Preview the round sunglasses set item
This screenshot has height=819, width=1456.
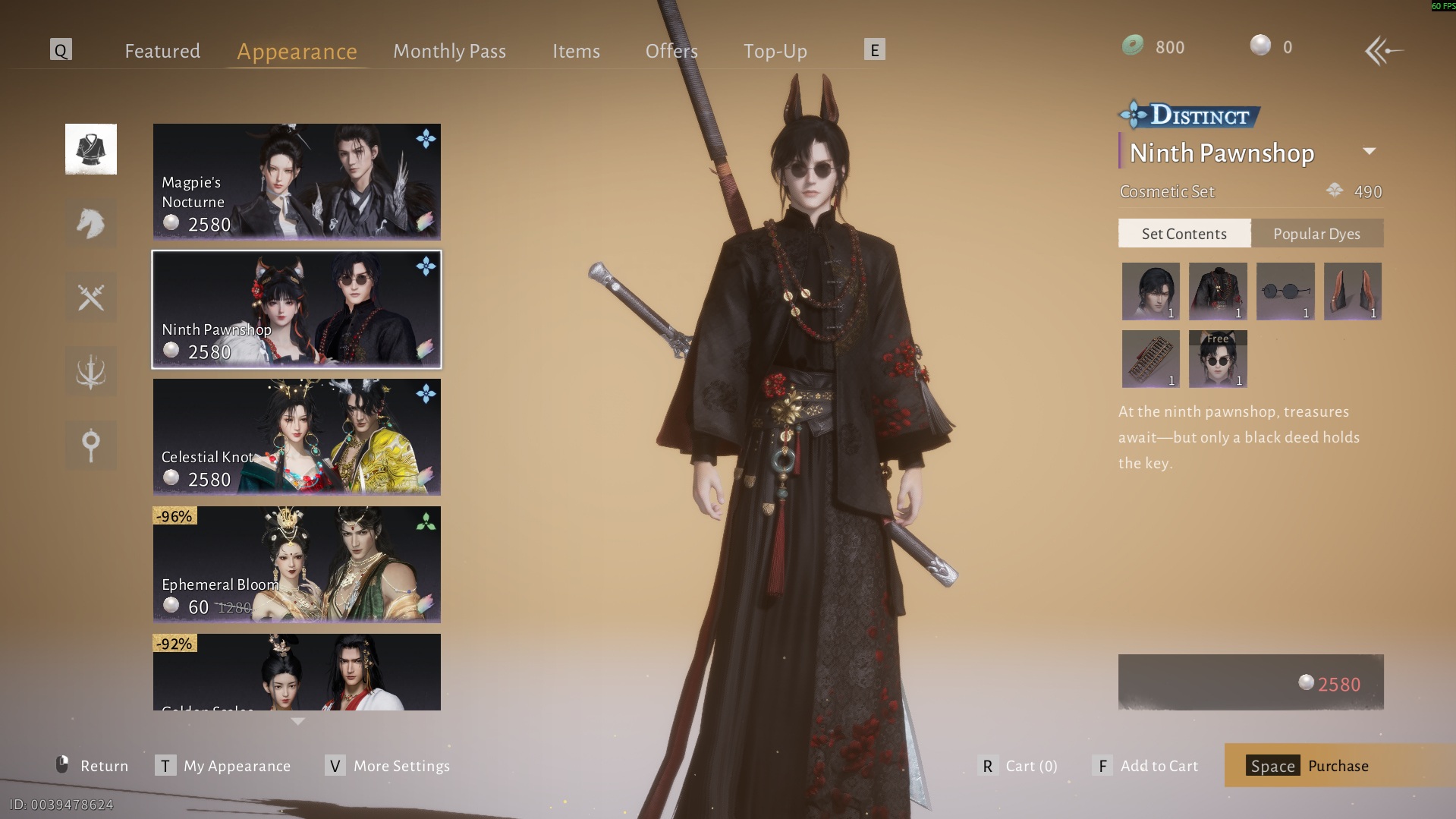pos(1285,291)
